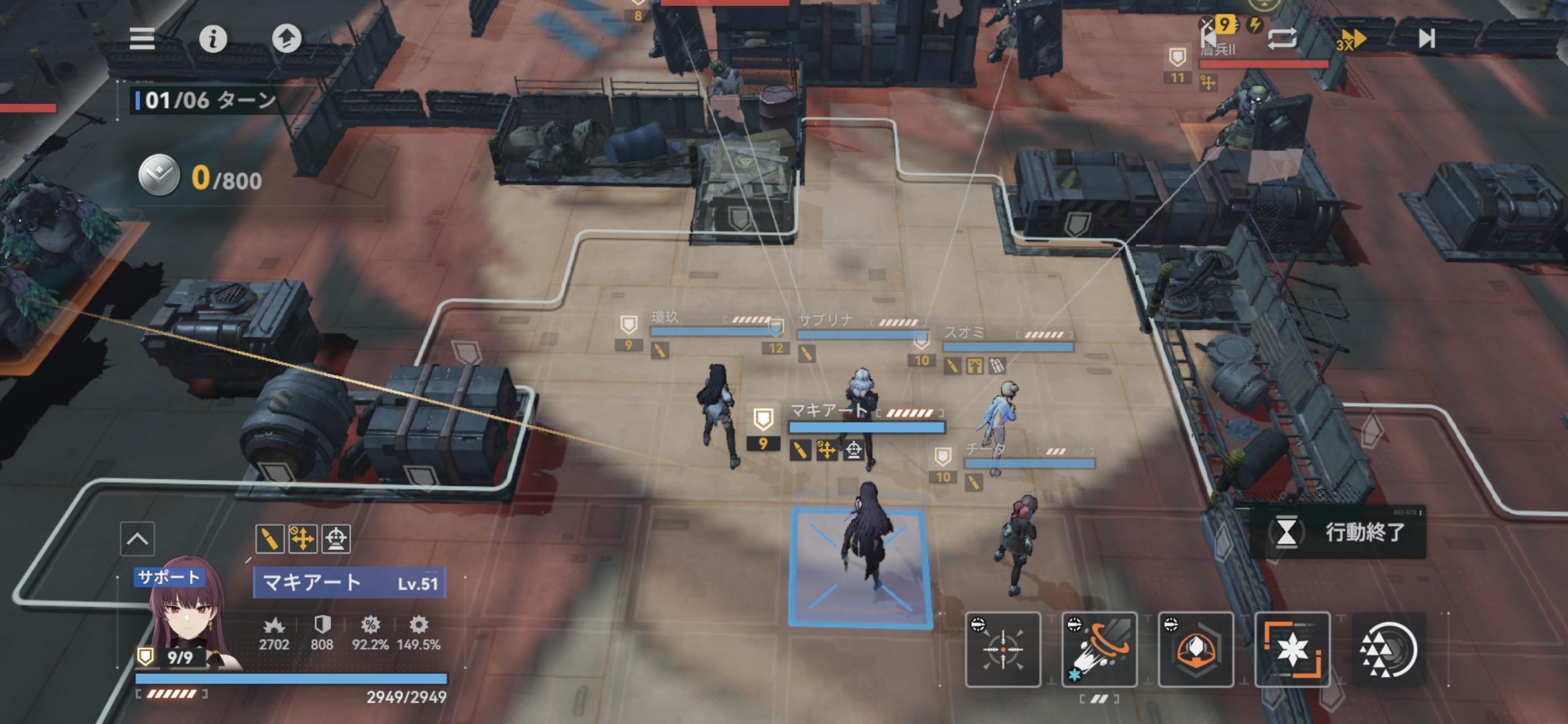Use the crosshair basic attack skill
This screenshot has width=1568, height=724.
click(1003, 650)
